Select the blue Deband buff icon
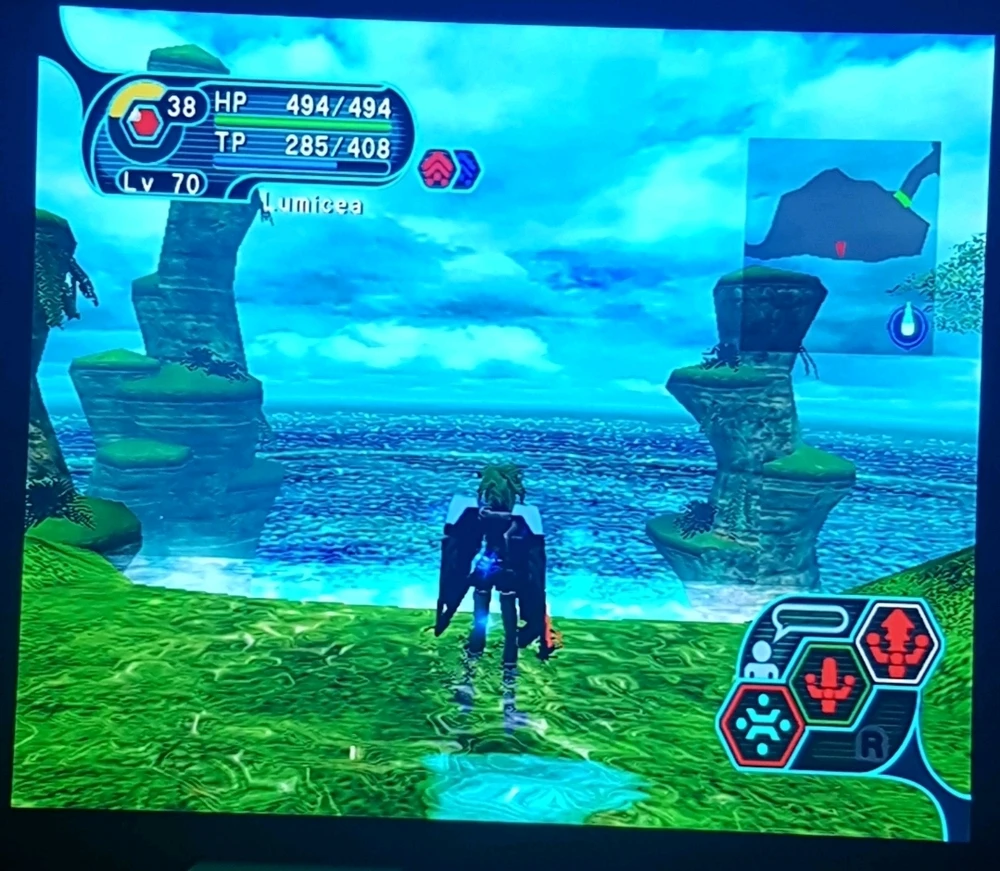Screen dimensions: 1000x871 (466, 169)
